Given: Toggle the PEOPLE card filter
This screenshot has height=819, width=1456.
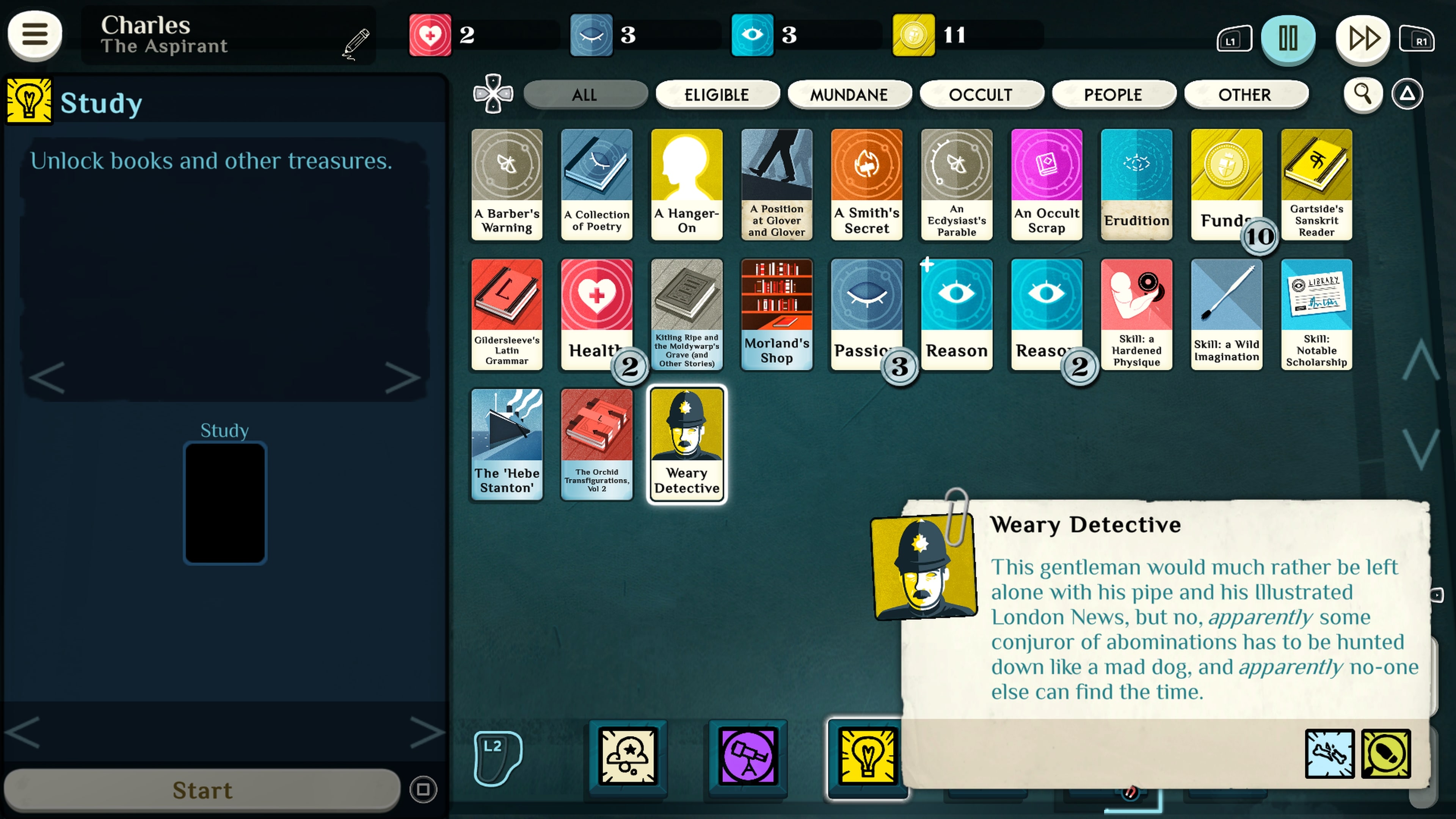Looking at the screenshot, I should pyautogui.click(x=1114, y=94).
